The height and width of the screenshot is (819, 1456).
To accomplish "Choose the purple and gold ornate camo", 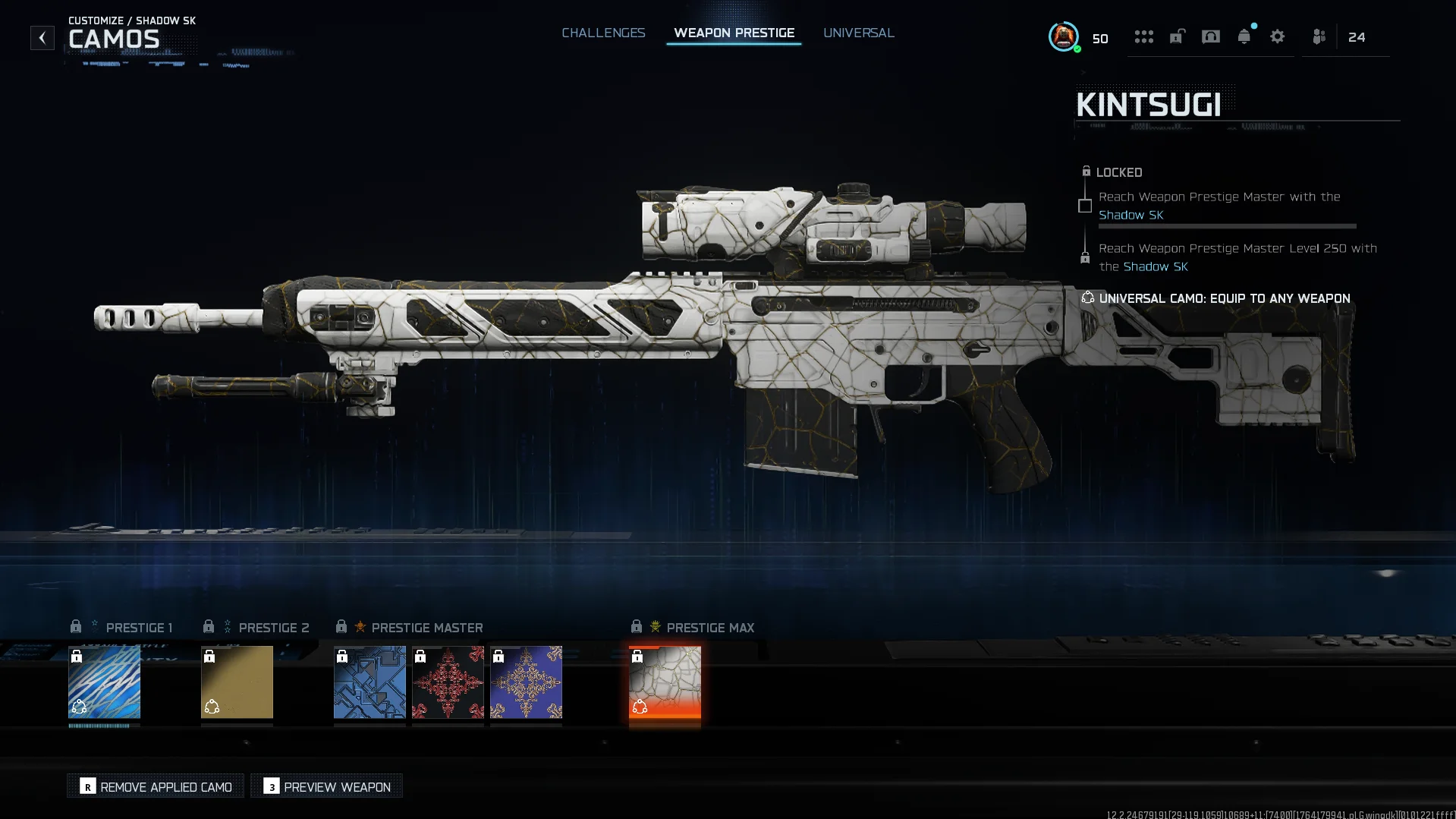I will 526,682.
